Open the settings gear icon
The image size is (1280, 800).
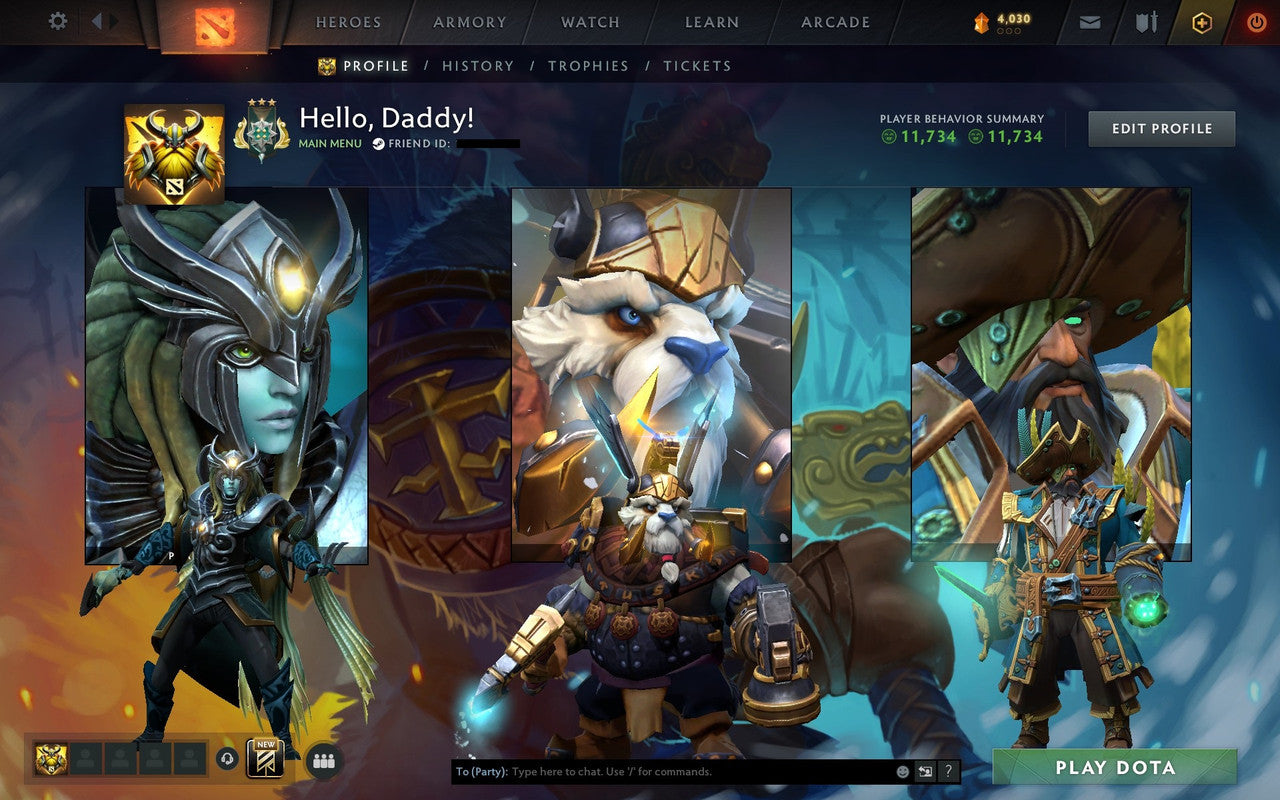pyautogui.click(x=57, y=20)
